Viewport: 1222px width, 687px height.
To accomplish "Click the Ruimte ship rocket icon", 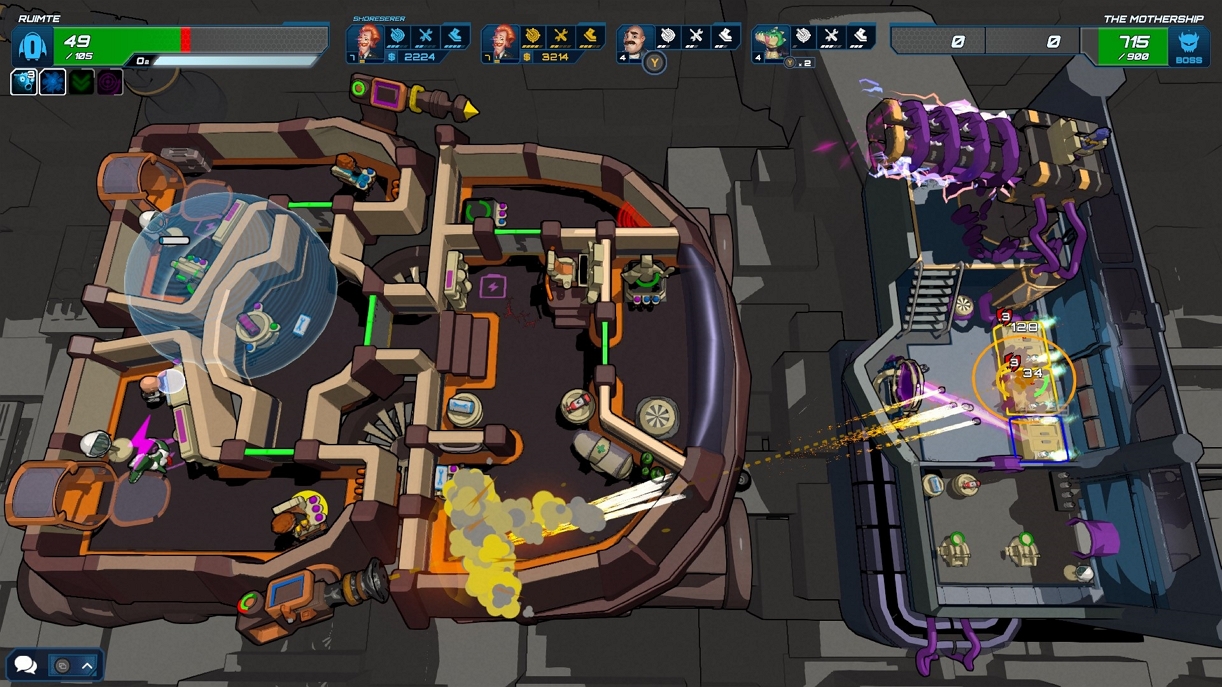I will coord(32,46).
